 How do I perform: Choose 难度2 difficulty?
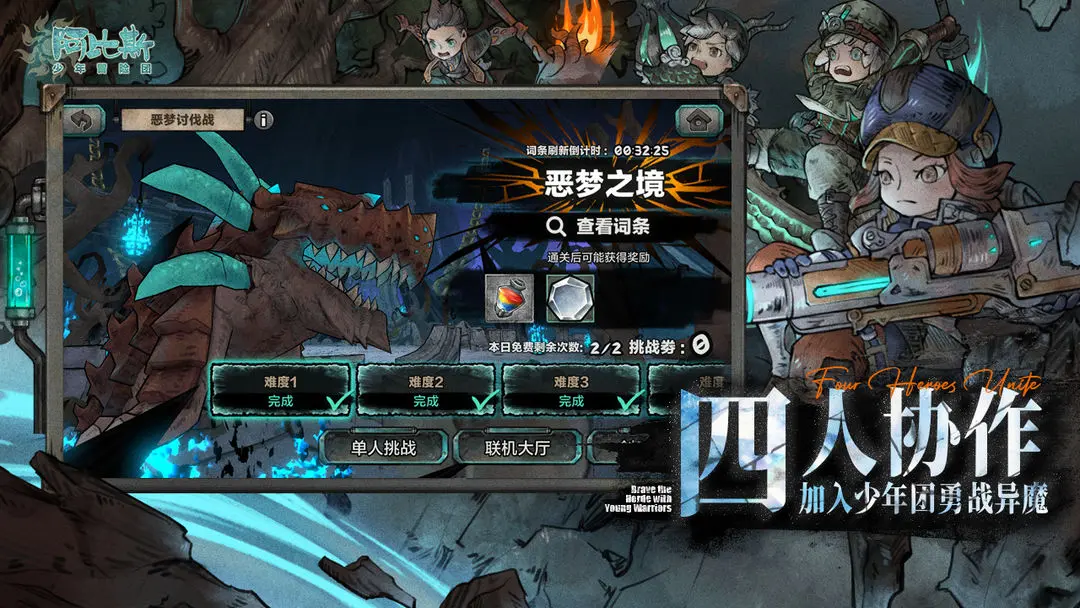[x=426, y=390]
